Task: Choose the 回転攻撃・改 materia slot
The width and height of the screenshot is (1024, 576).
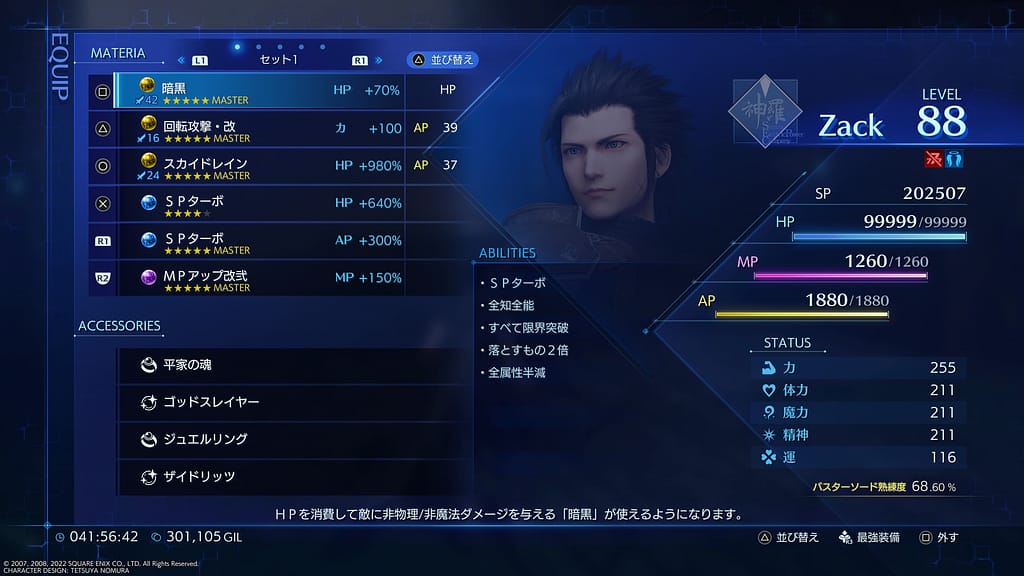Action: tap(258, 128)
